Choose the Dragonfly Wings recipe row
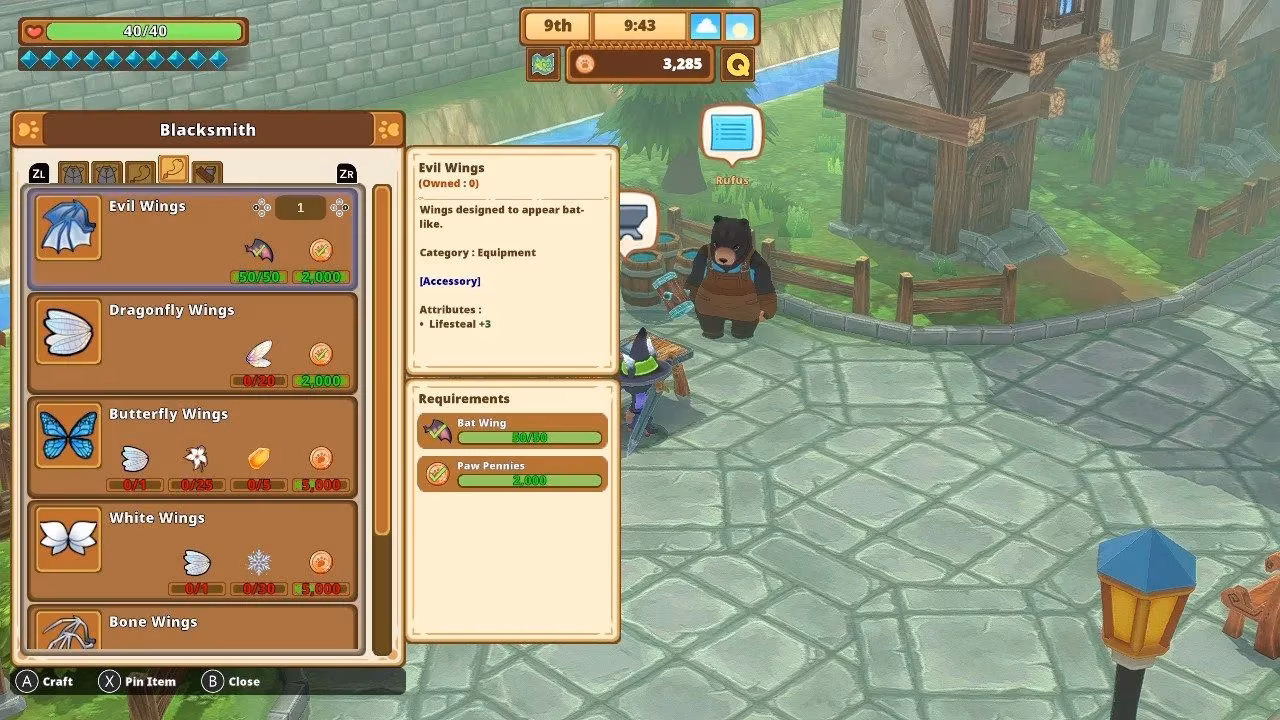Image resolution: width=1280 pixels, height=720 pixels. pyautogui.click(x=192, y=342)
